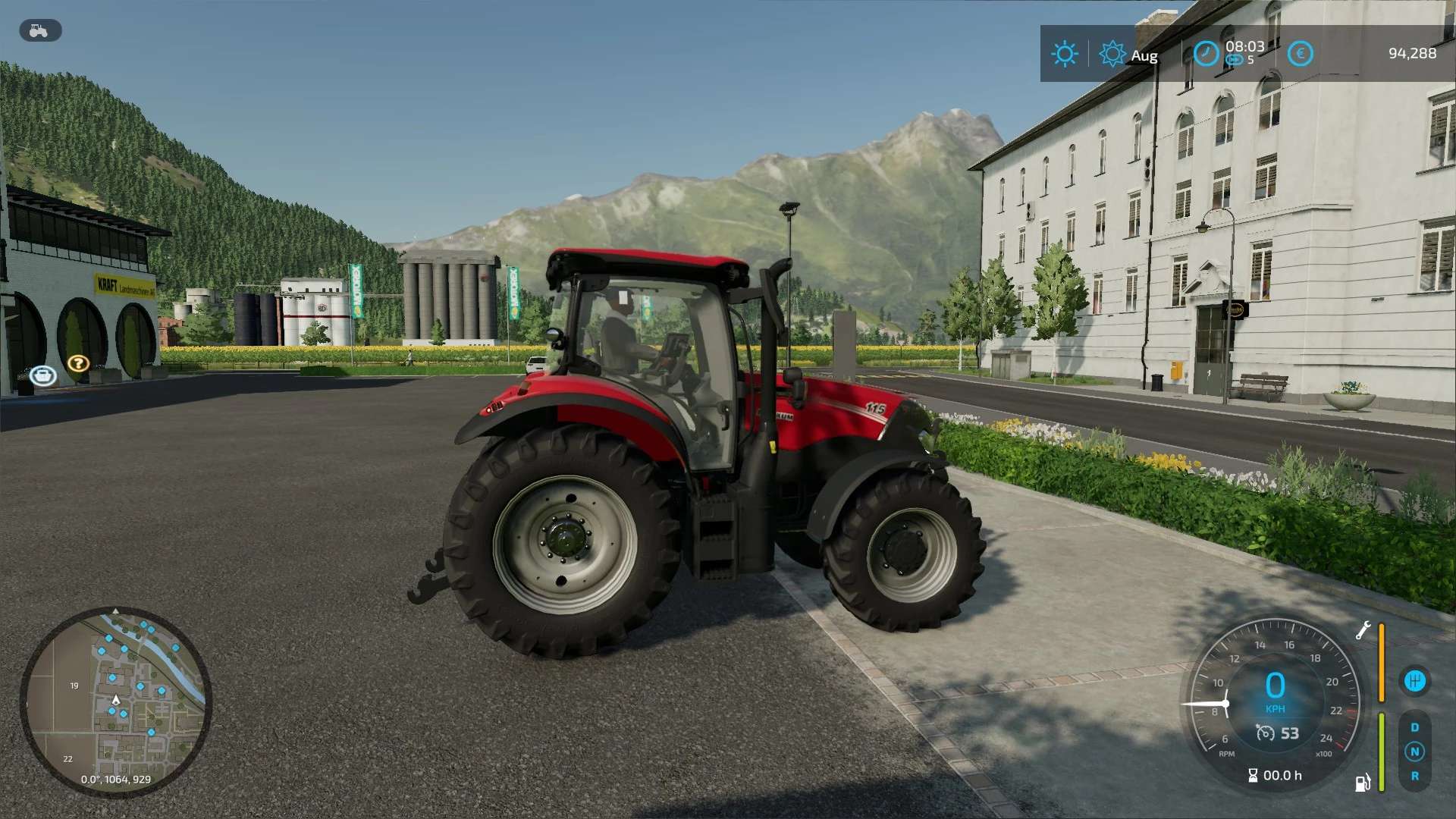Click the wrench damage icon

point(1363,630)
